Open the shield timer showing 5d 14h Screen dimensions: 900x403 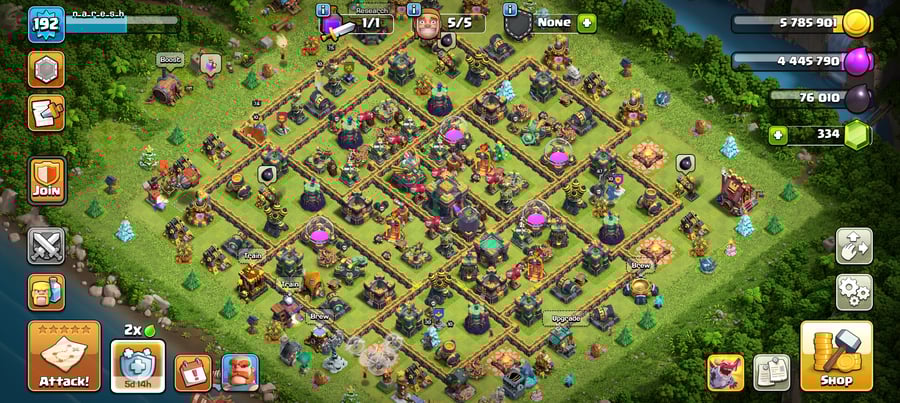point(138,366)
